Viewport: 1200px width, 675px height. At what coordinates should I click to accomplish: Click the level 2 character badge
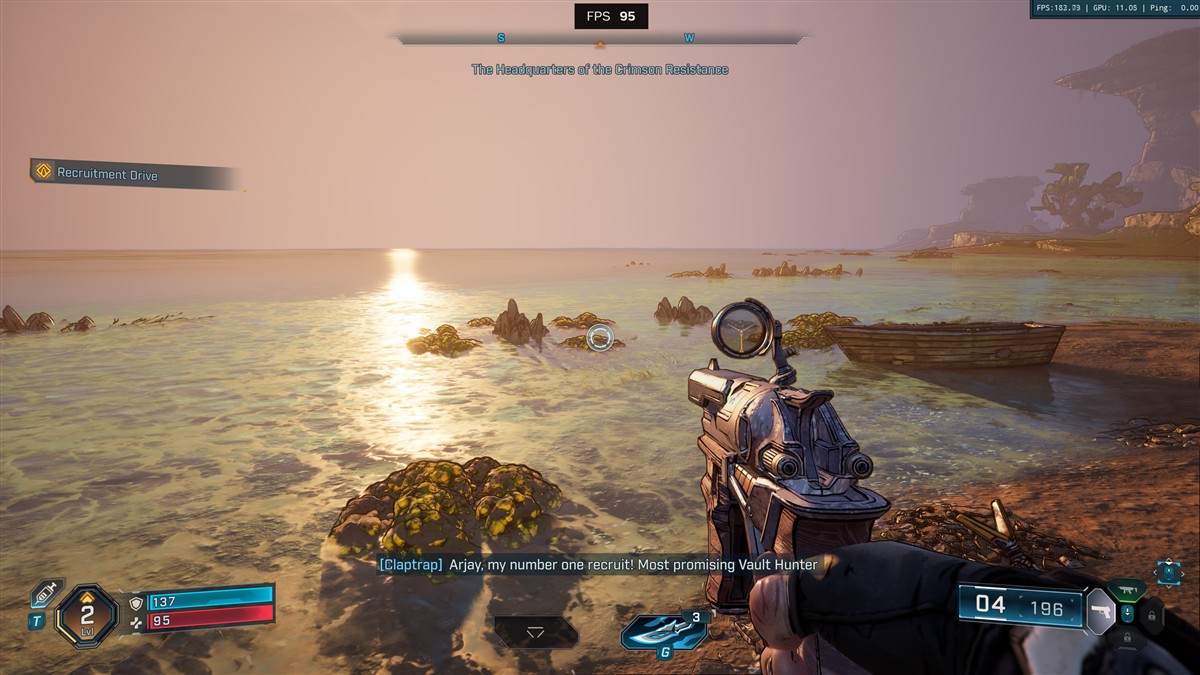point(87,614)
